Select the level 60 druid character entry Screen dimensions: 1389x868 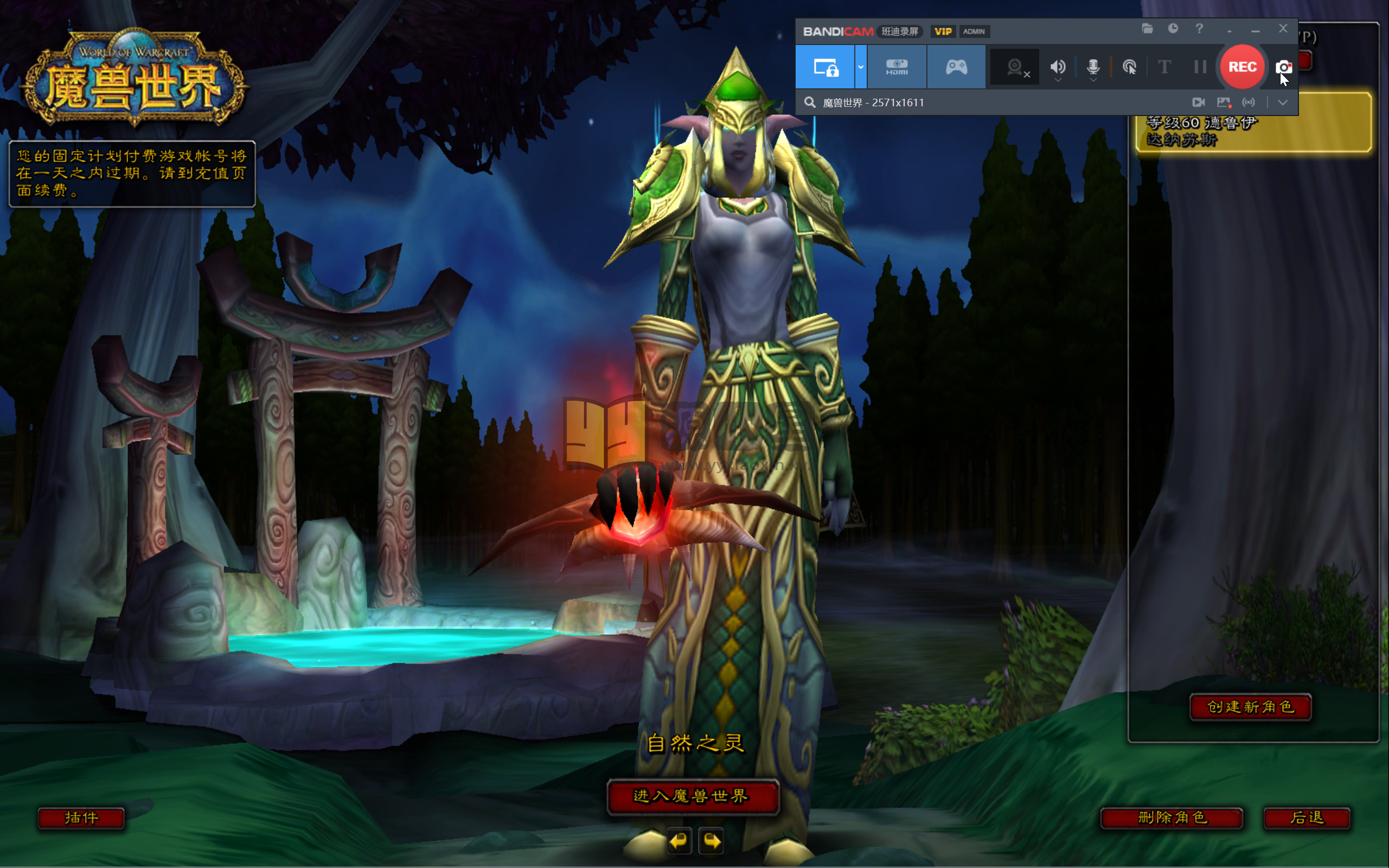pos(1253,131)
